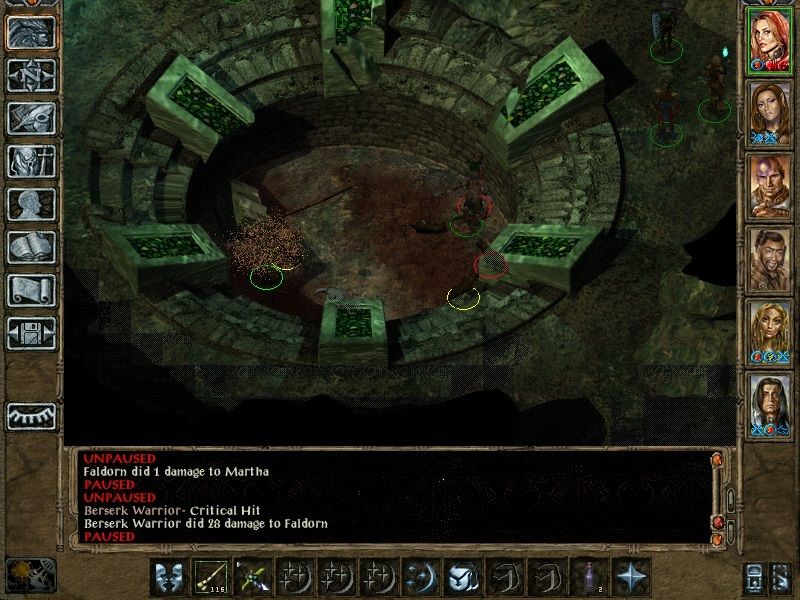Open the mage spellbook icon
Image resolution: width=800 pixels, height=600 pixels.
click(x=31, y=247)
